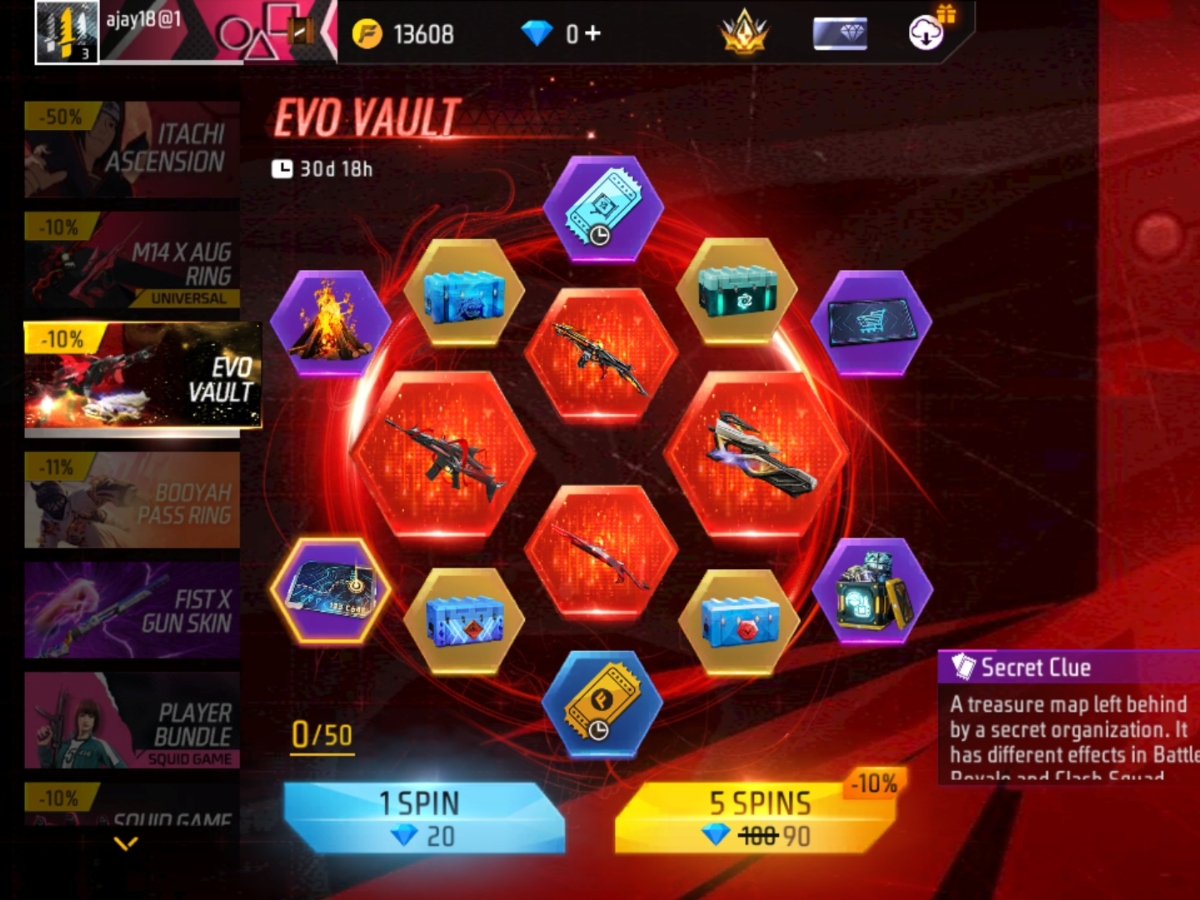The width and height of the screenshot is (1200, 900).
Task: Buy one spin for 20 diamonds
Action: click(423, 817)
